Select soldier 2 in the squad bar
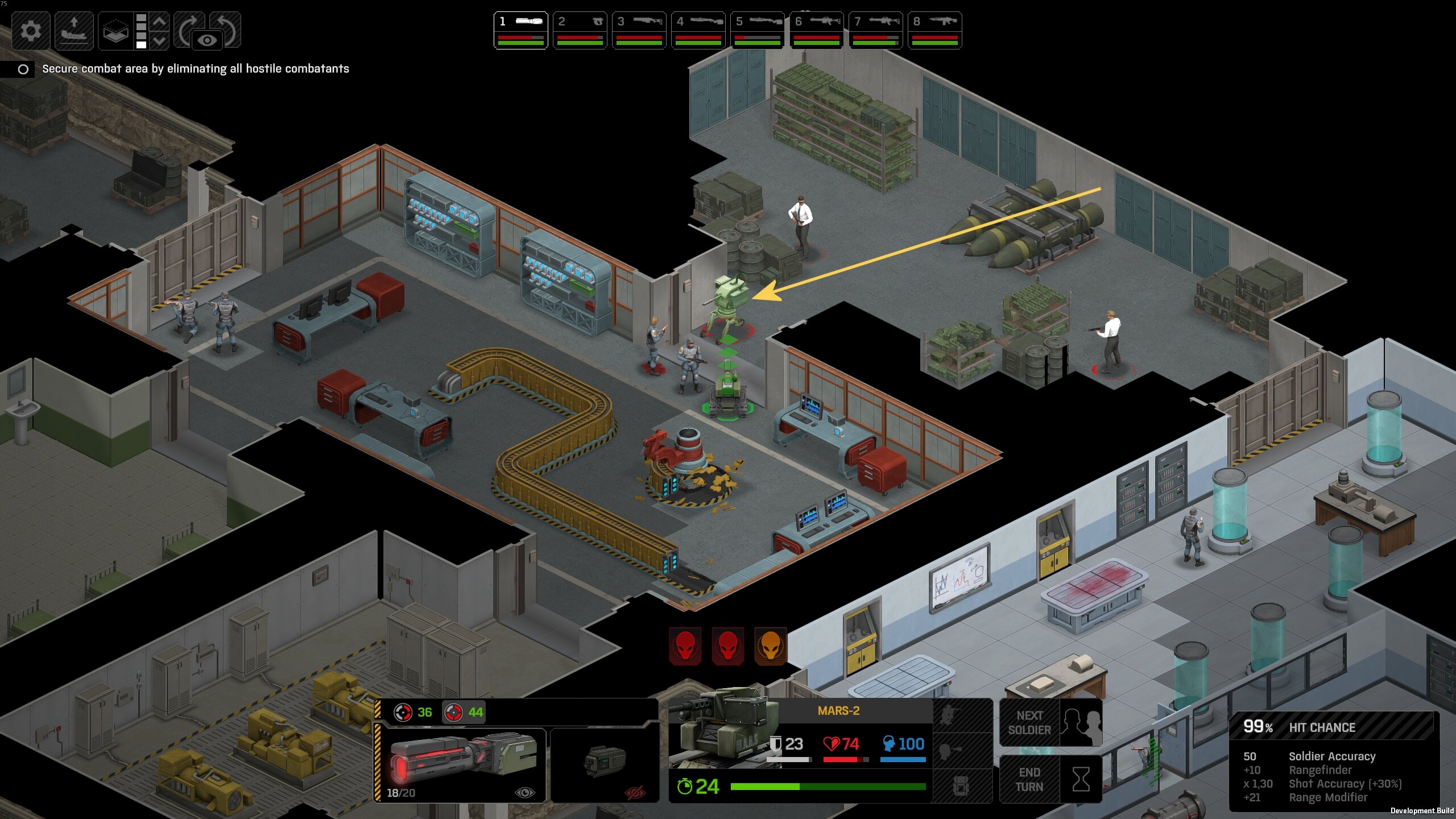 [x=580, y=30]
